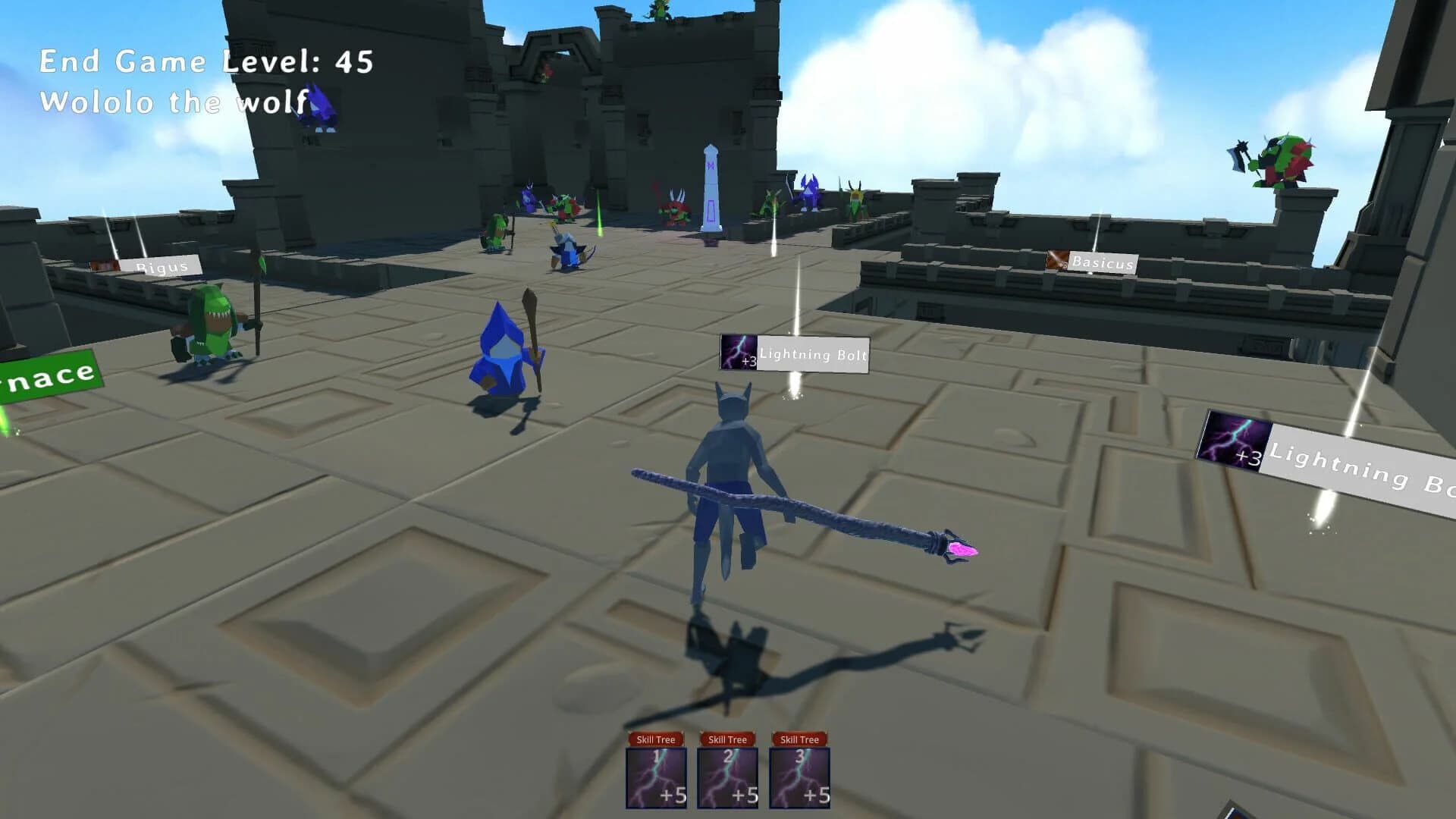Click the +3 counter on the center pickup card
The width and height of the screenshot is (1456, 819).
tap(749, 362)
